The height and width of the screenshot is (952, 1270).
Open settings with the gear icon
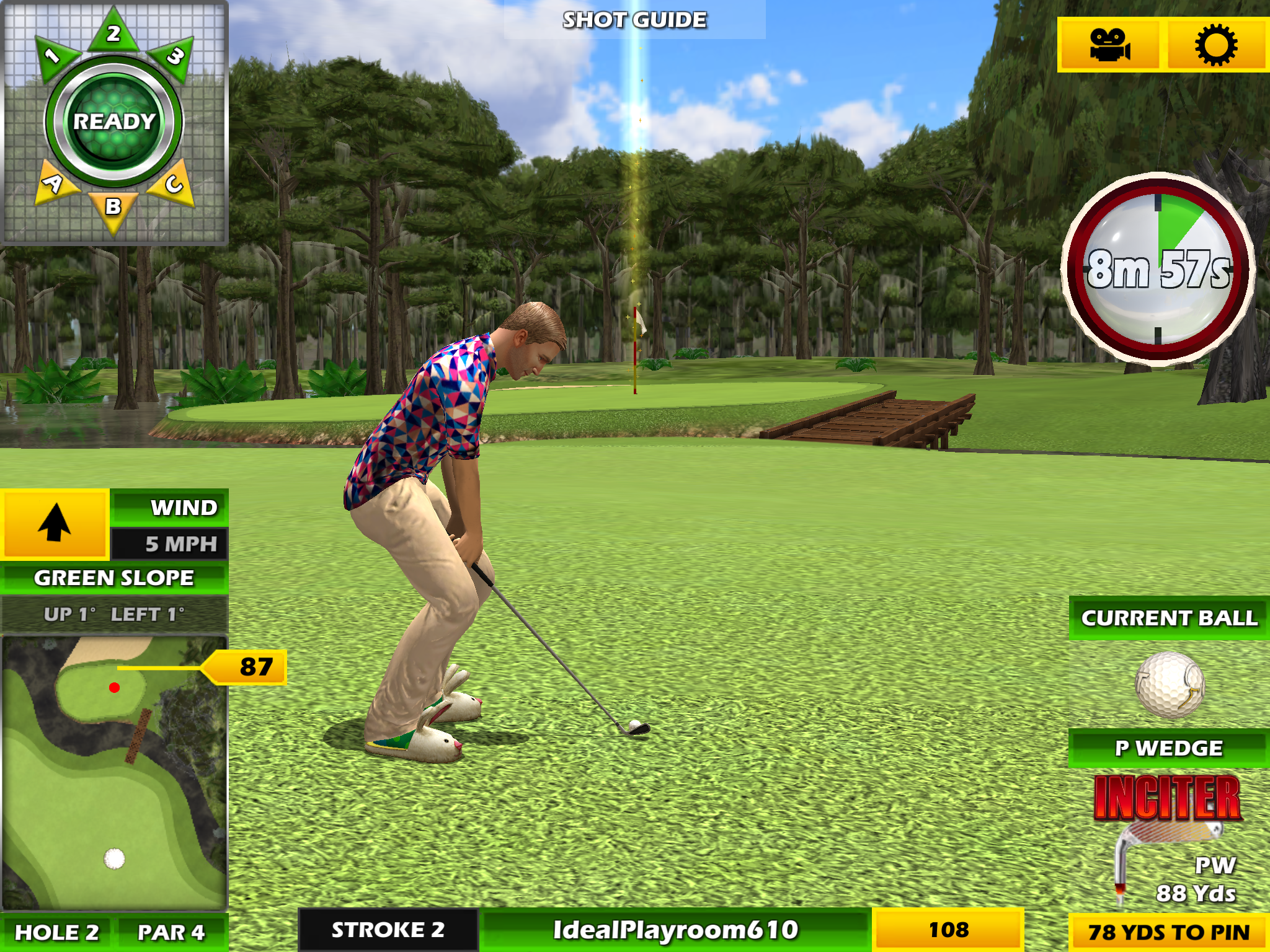tap(1216, 45)
